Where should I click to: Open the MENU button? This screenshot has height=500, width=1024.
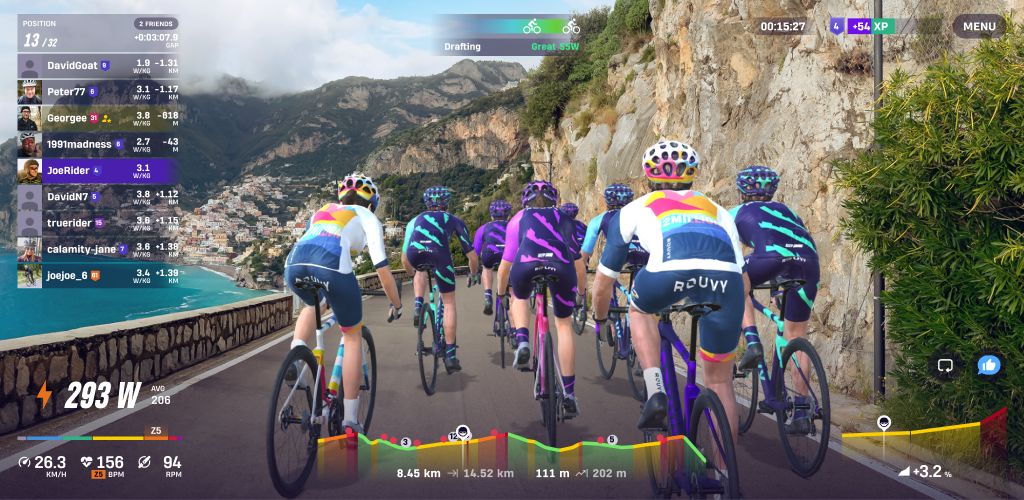pyautogui.click(x=979, y=26)
